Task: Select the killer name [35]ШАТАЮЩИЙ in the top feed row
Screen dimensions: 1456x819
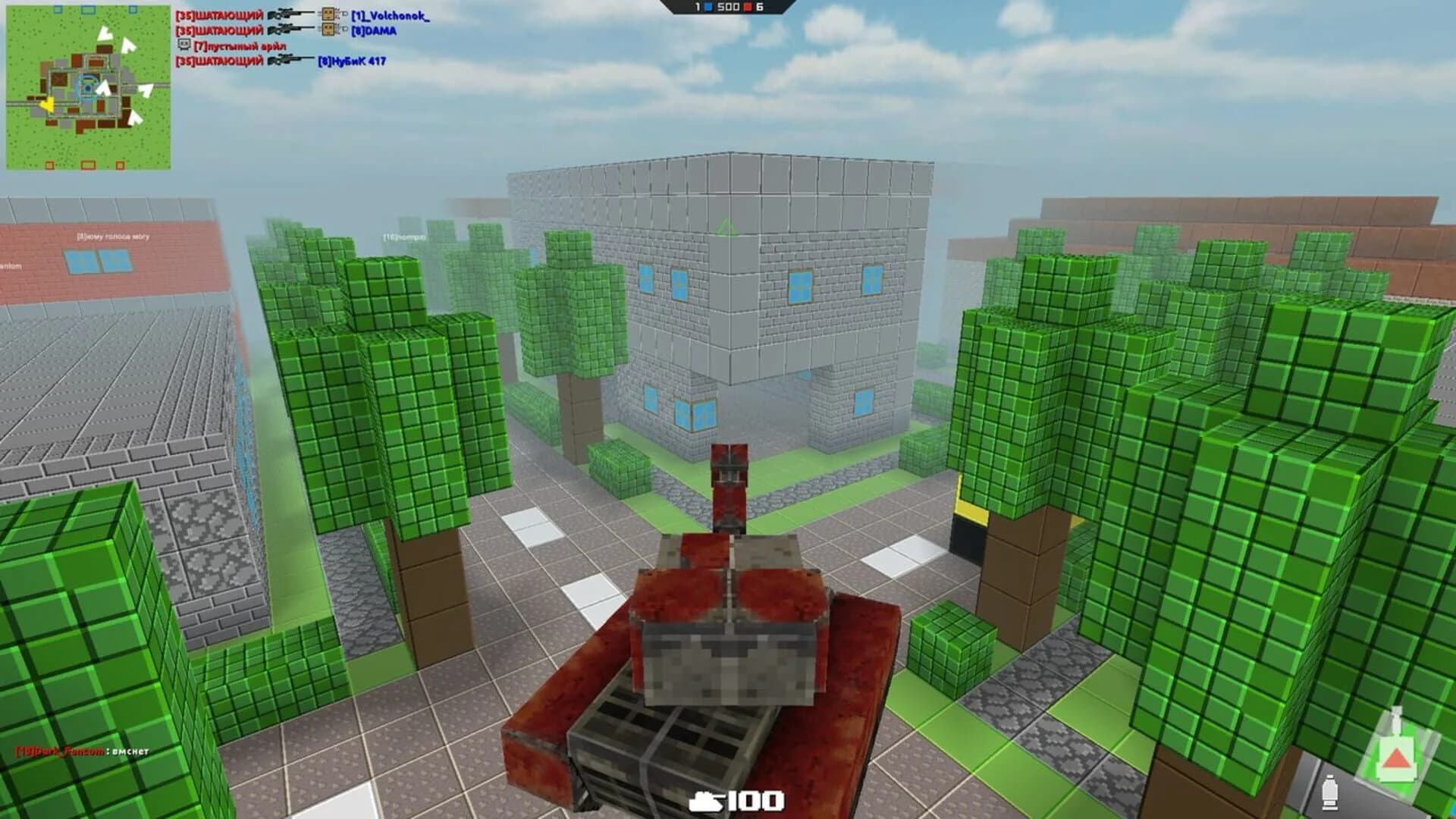Action: pos(220,14)
